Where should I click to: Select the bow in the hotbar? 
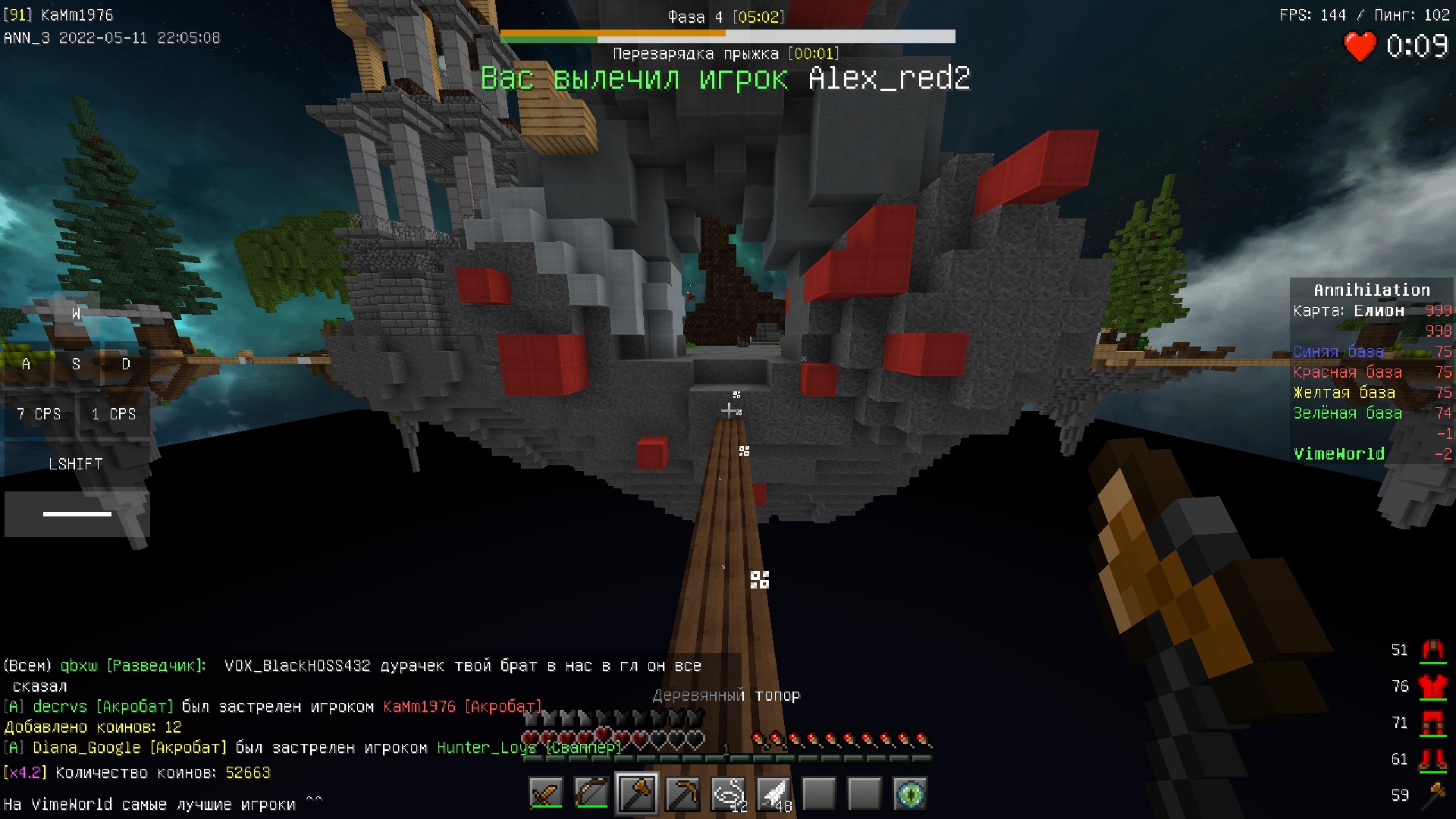coord(591,794)
